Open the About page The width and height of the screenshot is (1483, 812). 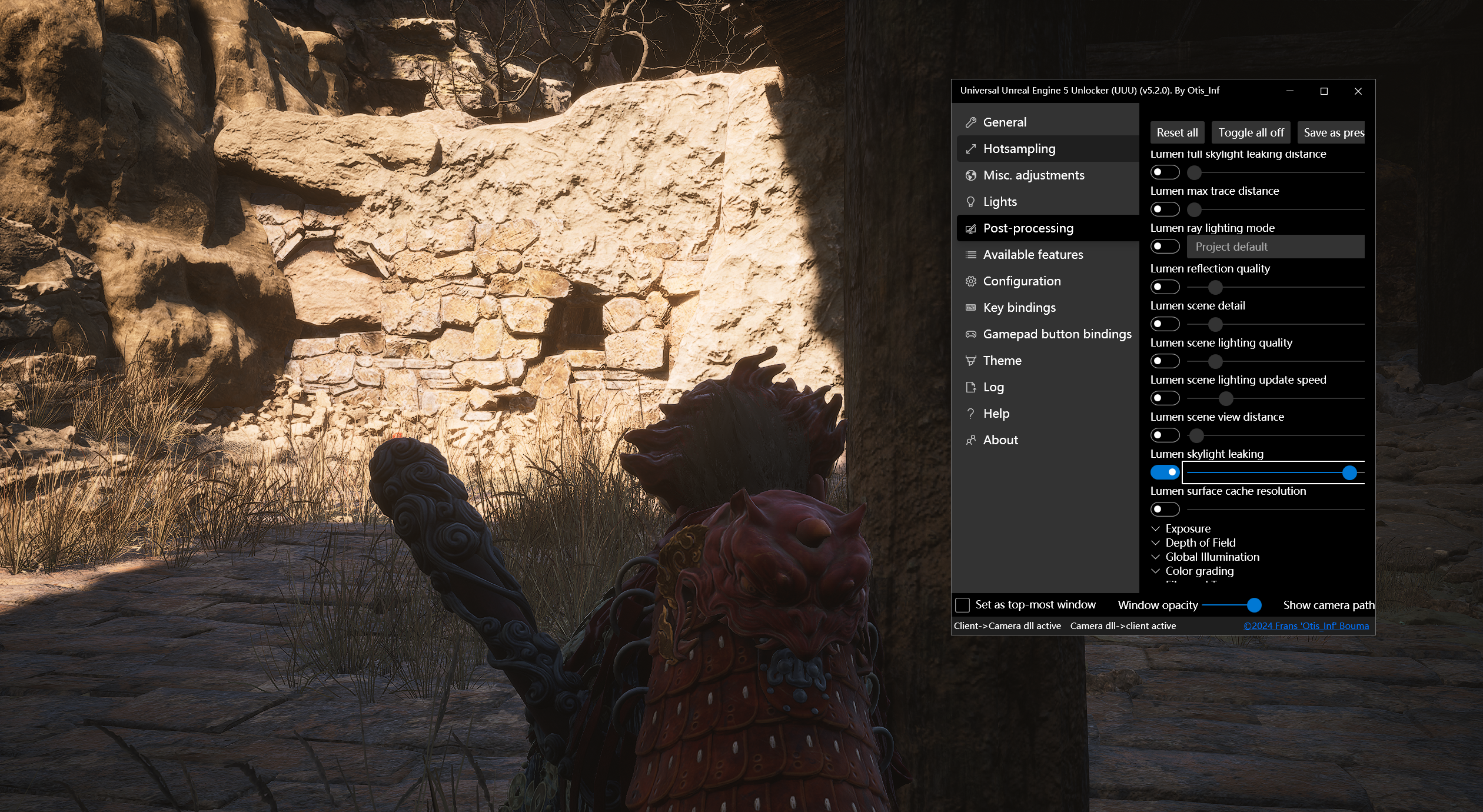click(x=1000, y=440)
